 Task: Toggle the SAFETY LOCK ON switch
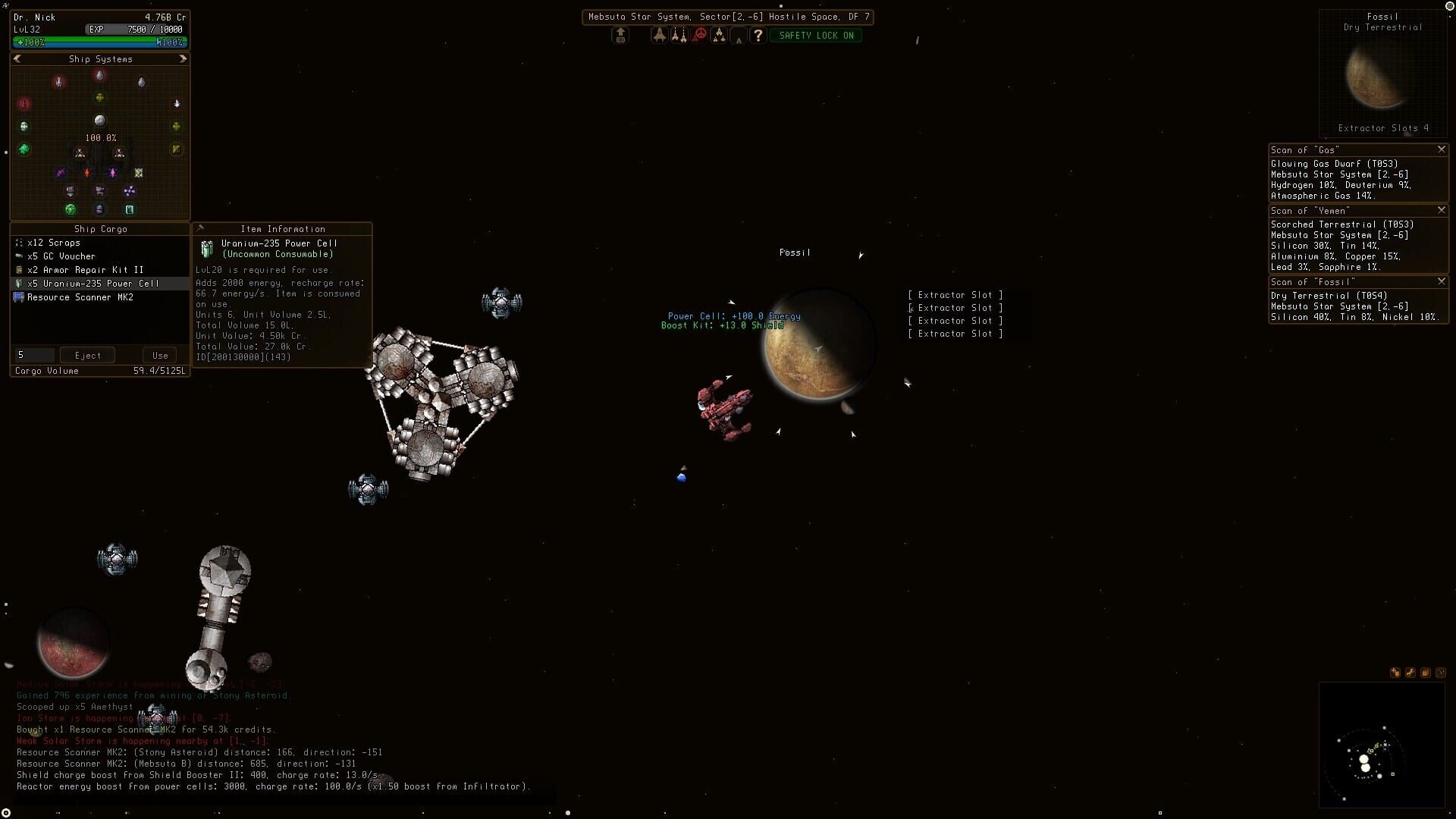tap(816, 35)
